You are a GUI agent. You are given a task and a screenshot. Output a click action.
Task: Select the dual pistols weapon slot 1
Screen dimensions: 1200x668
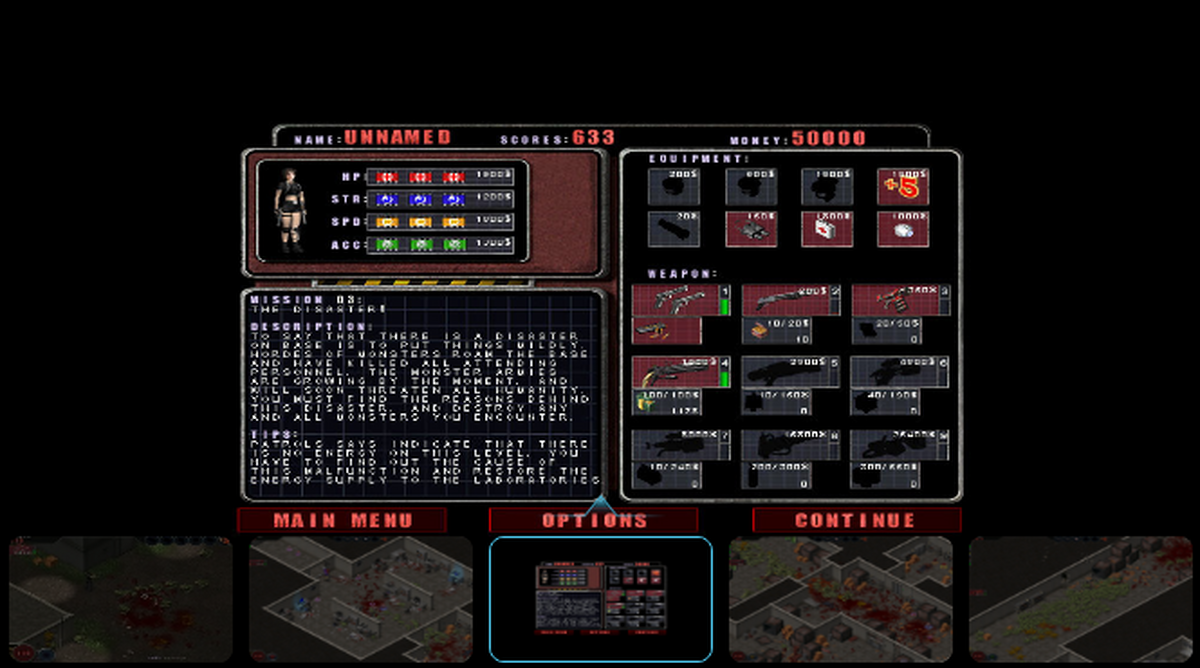coord(675,300)
